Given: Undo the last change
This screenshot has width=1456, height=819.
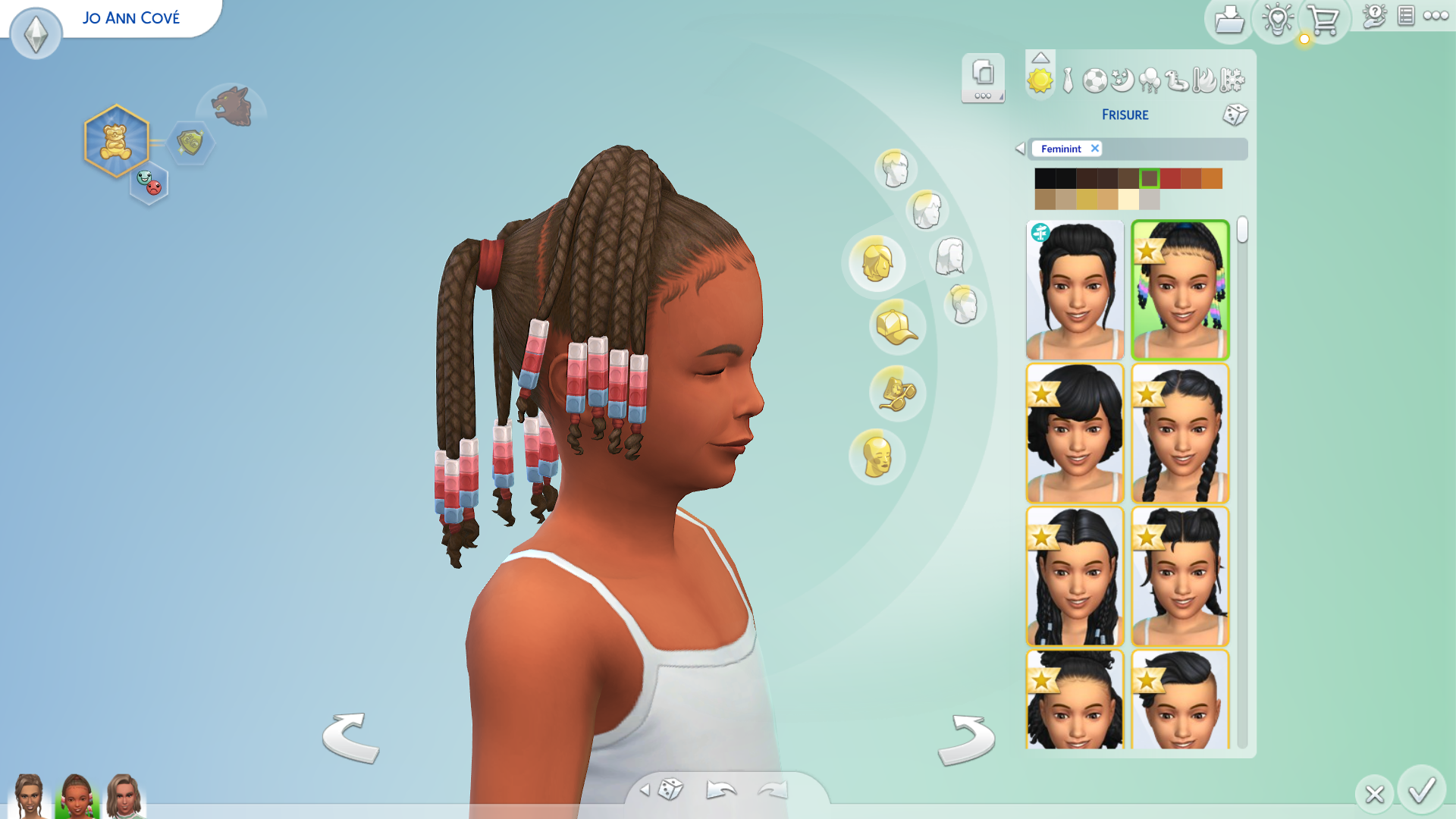Looking at the screenshot, I should pos(720,790).
